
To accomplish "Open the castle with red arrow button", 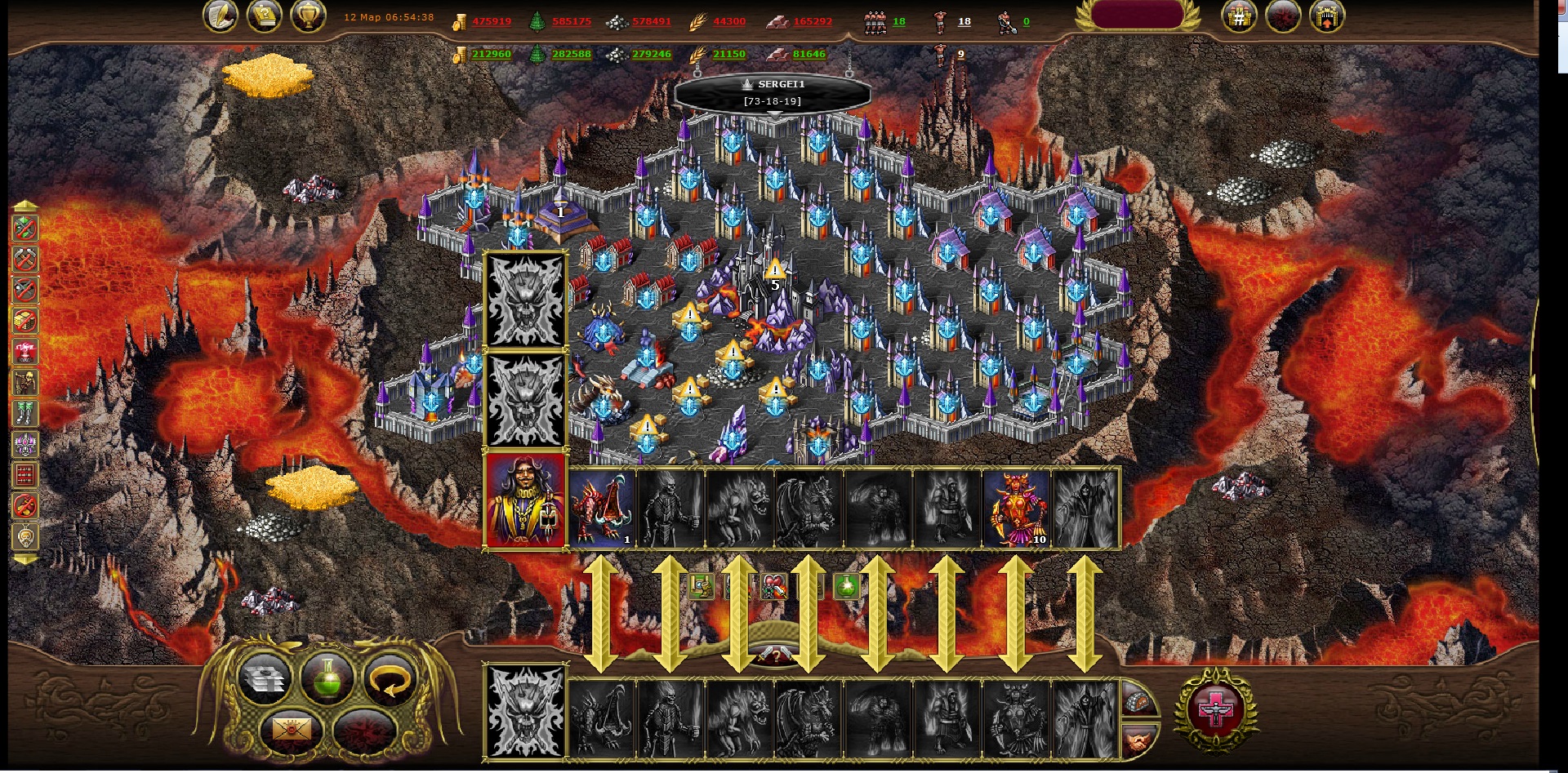I will 1326,16.
